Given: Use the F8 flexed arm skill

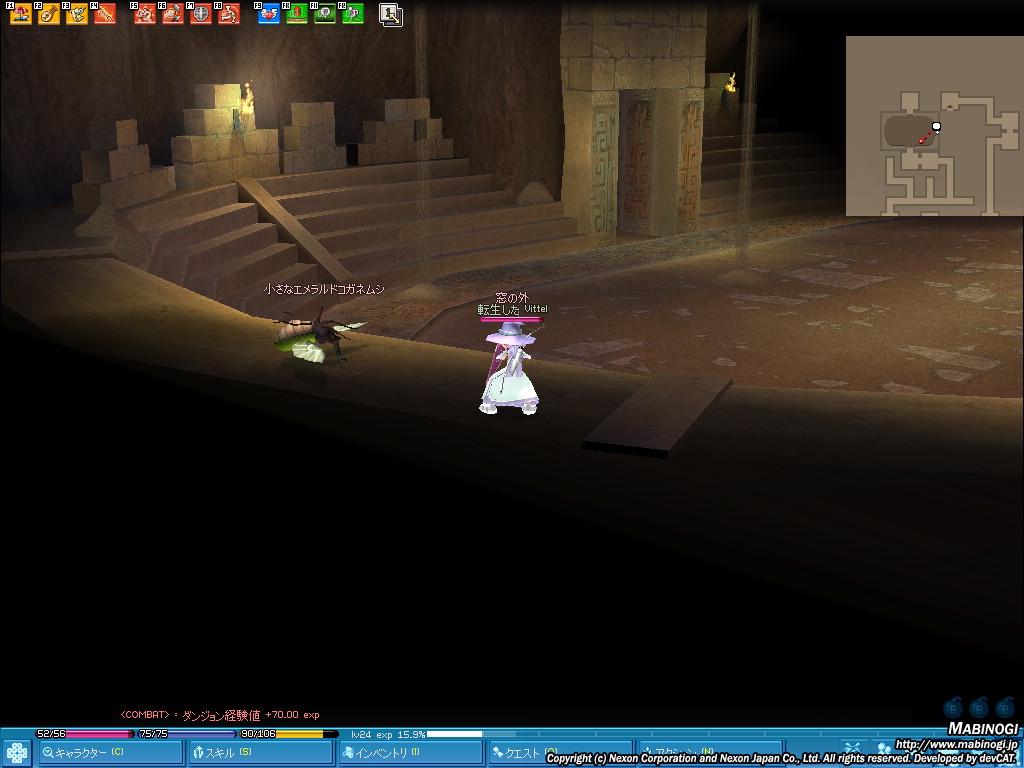Looking at the screenshot, I should (229, 14).
